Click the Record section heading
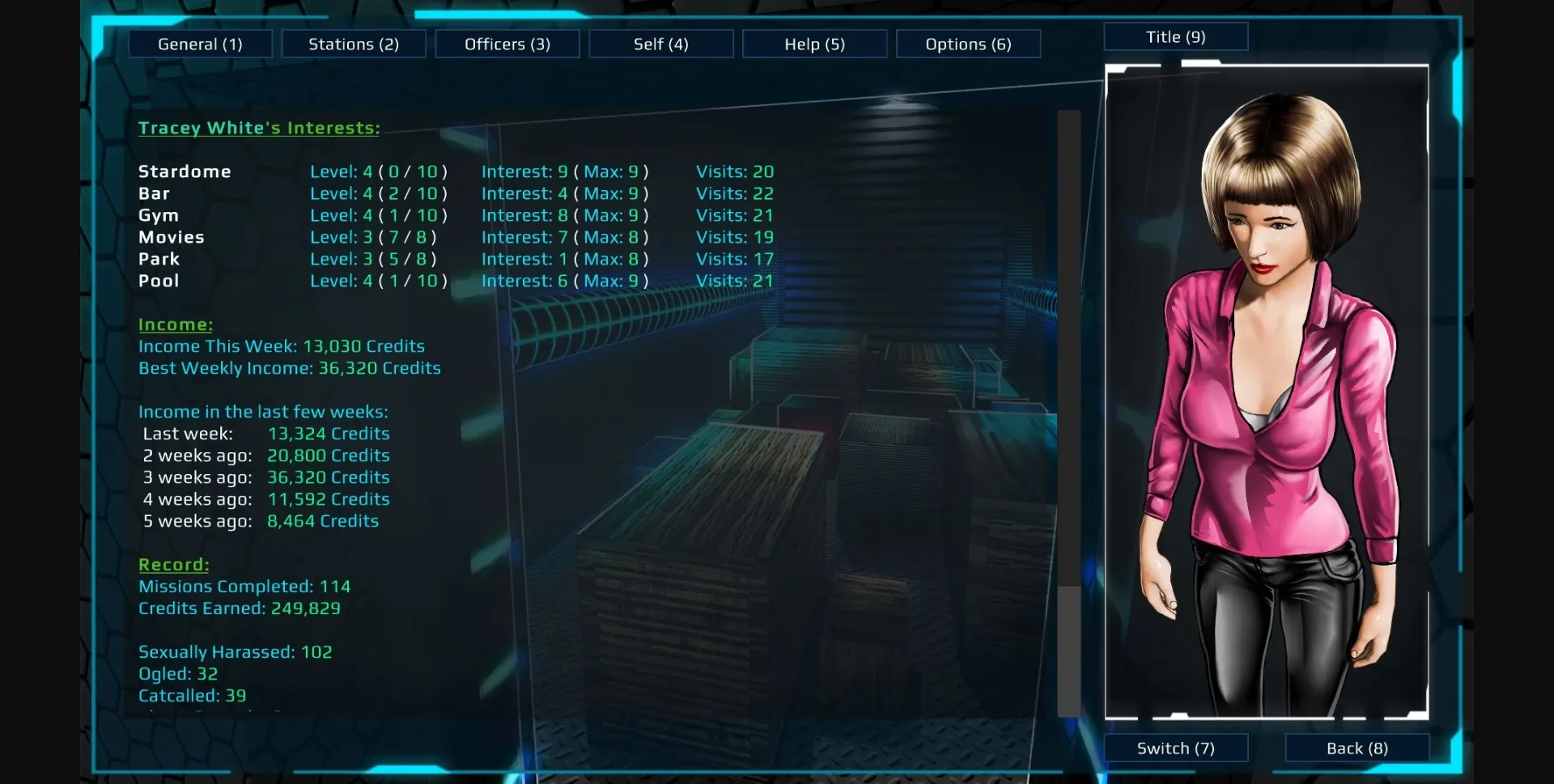 click(173, 565)
